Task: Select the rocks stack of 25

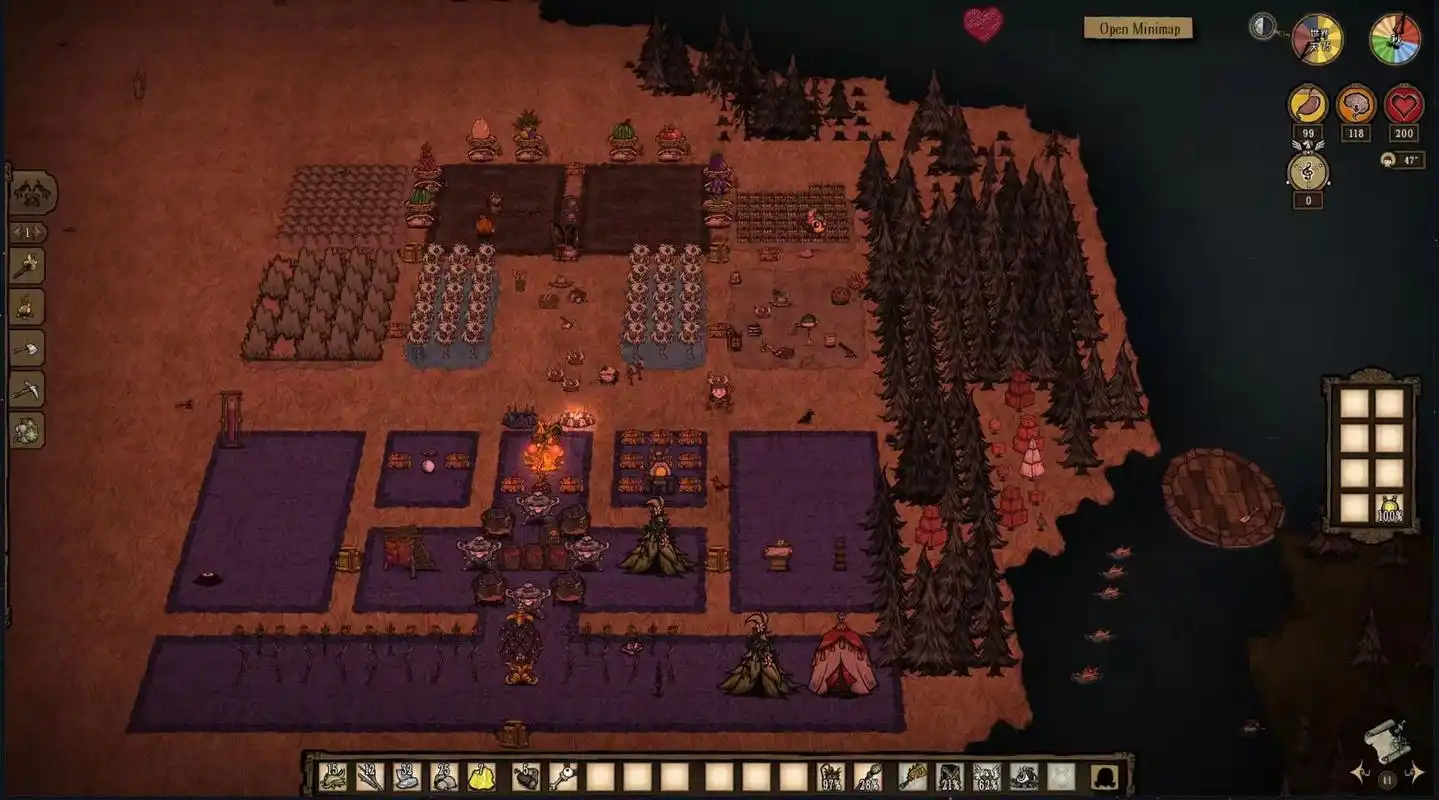Action: [444, 776]
